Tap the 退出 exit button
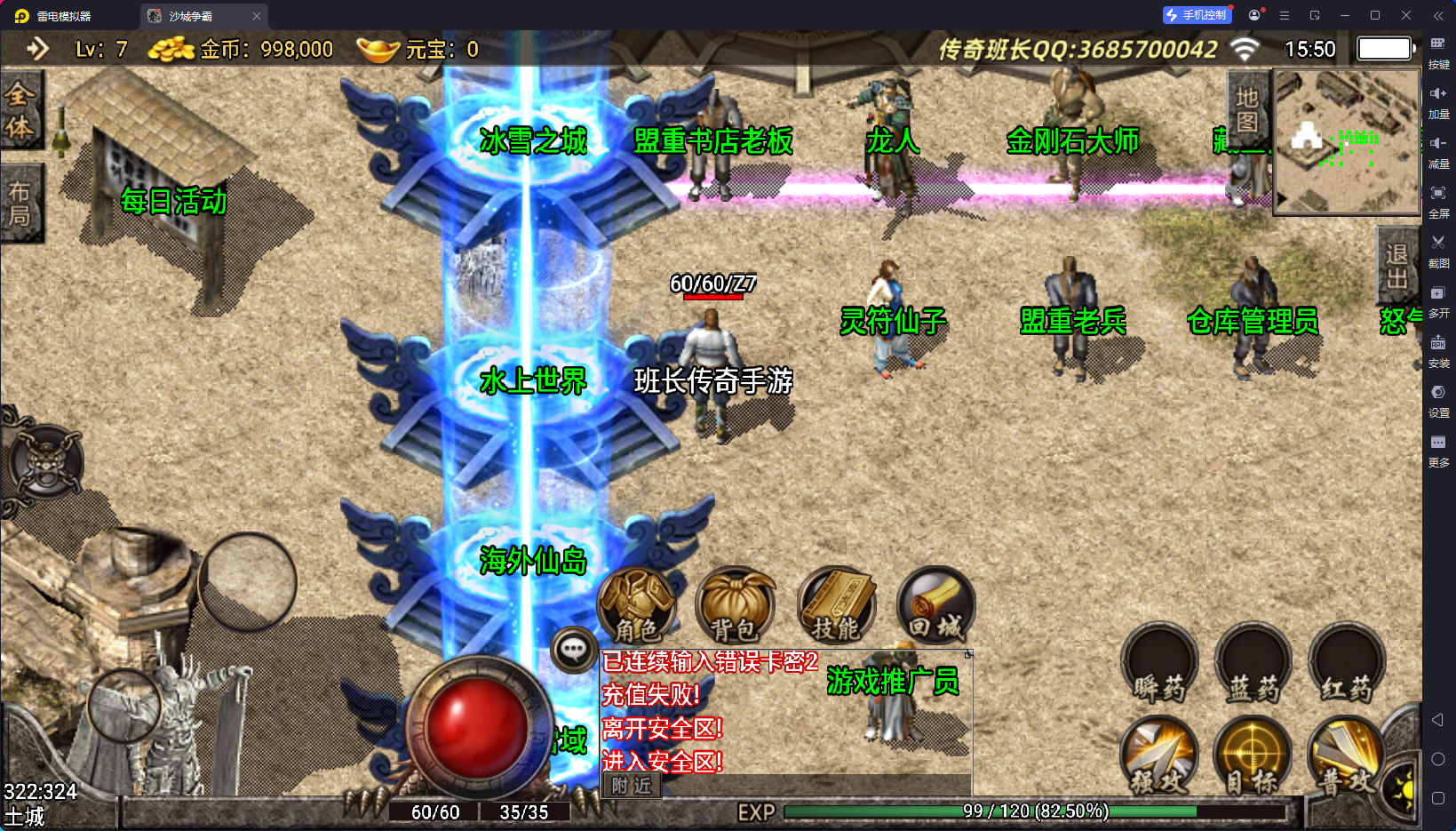Image resolution: width=1456 pixels, height=831 pixels. 1396,267
